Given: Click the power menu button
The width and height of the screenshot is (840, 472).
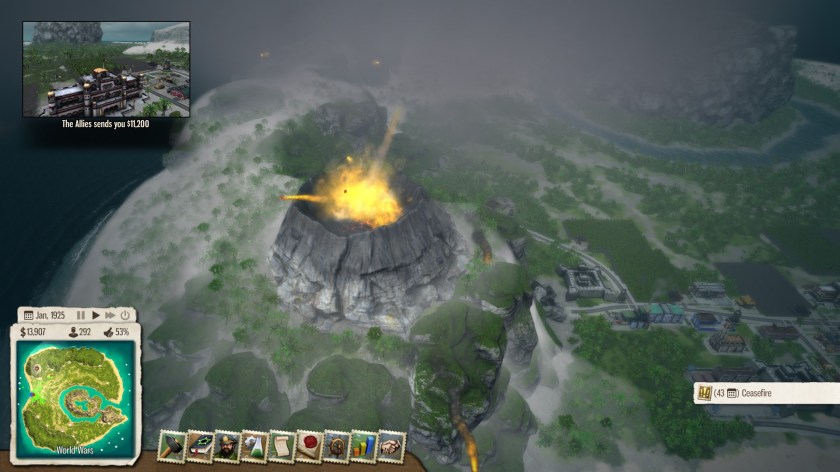Looking at the screenshot, I should tap(123, 315).
